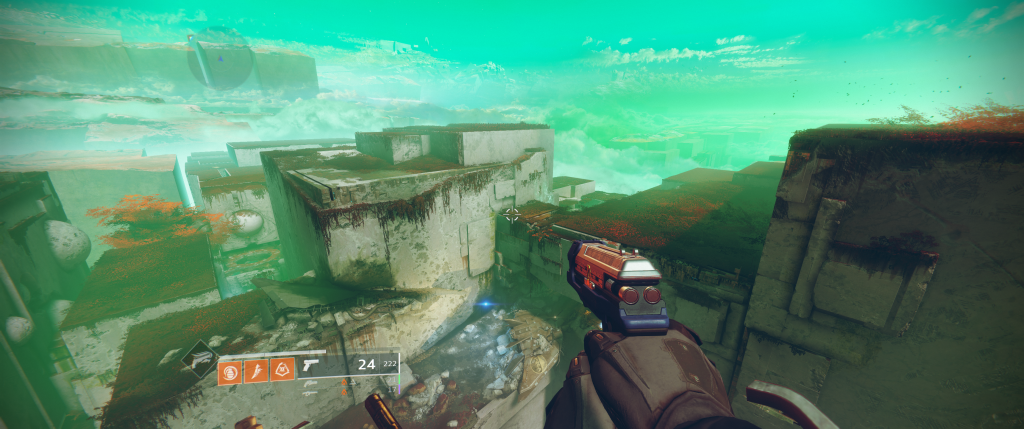
Task: Select the diamond-shaped super ability icon
Action: [x=198, y=359]
